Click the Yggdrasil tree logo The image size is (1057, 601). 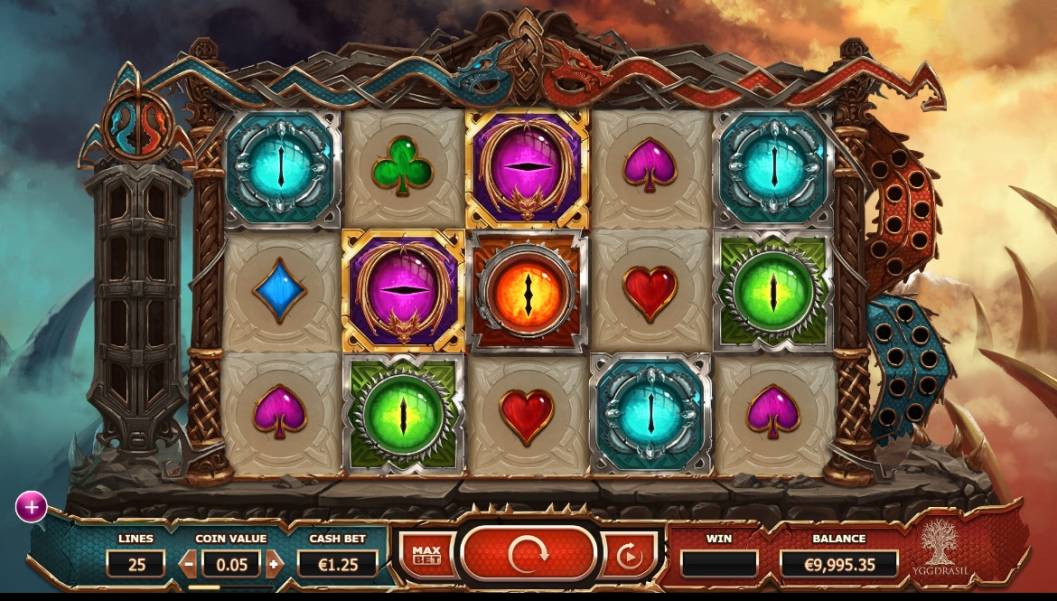point(940,548)
